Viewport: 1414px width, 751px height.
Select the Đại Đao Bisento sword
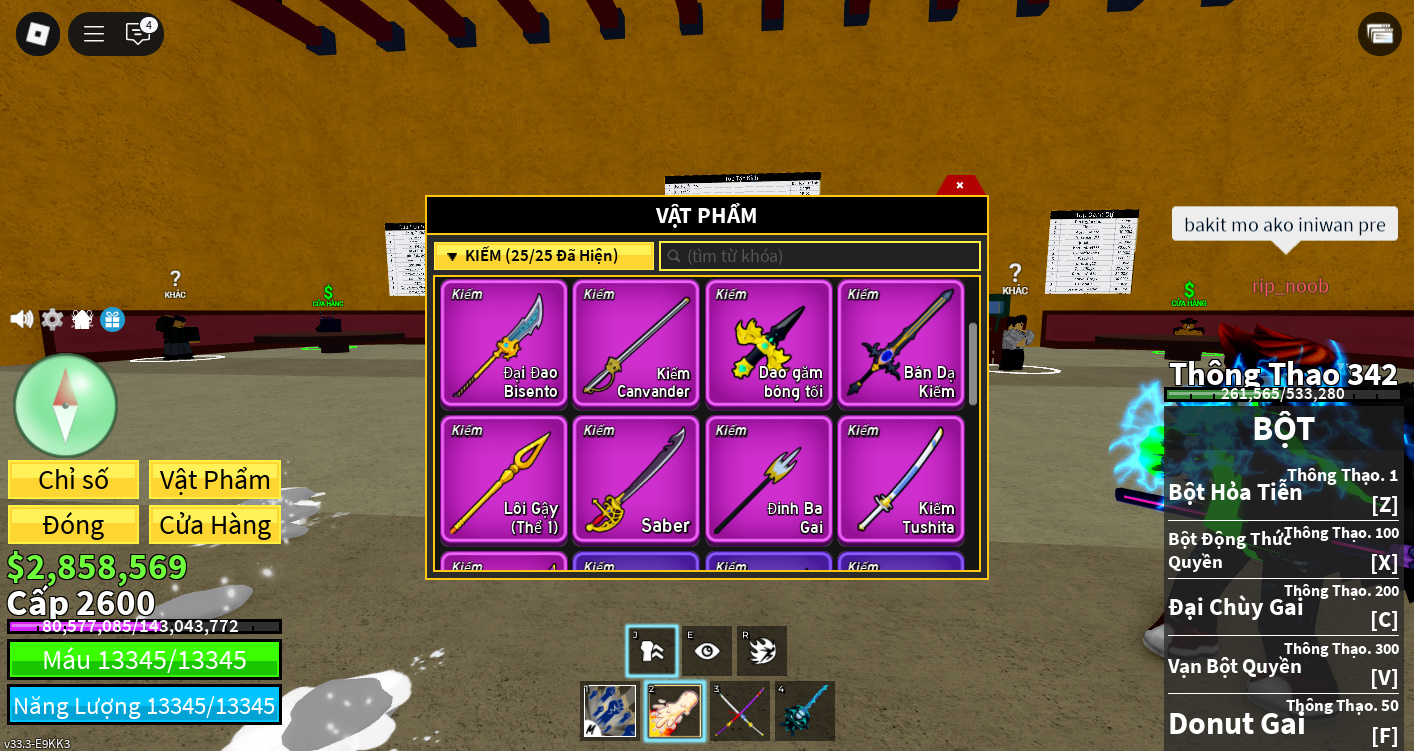[x=504, y=343]
